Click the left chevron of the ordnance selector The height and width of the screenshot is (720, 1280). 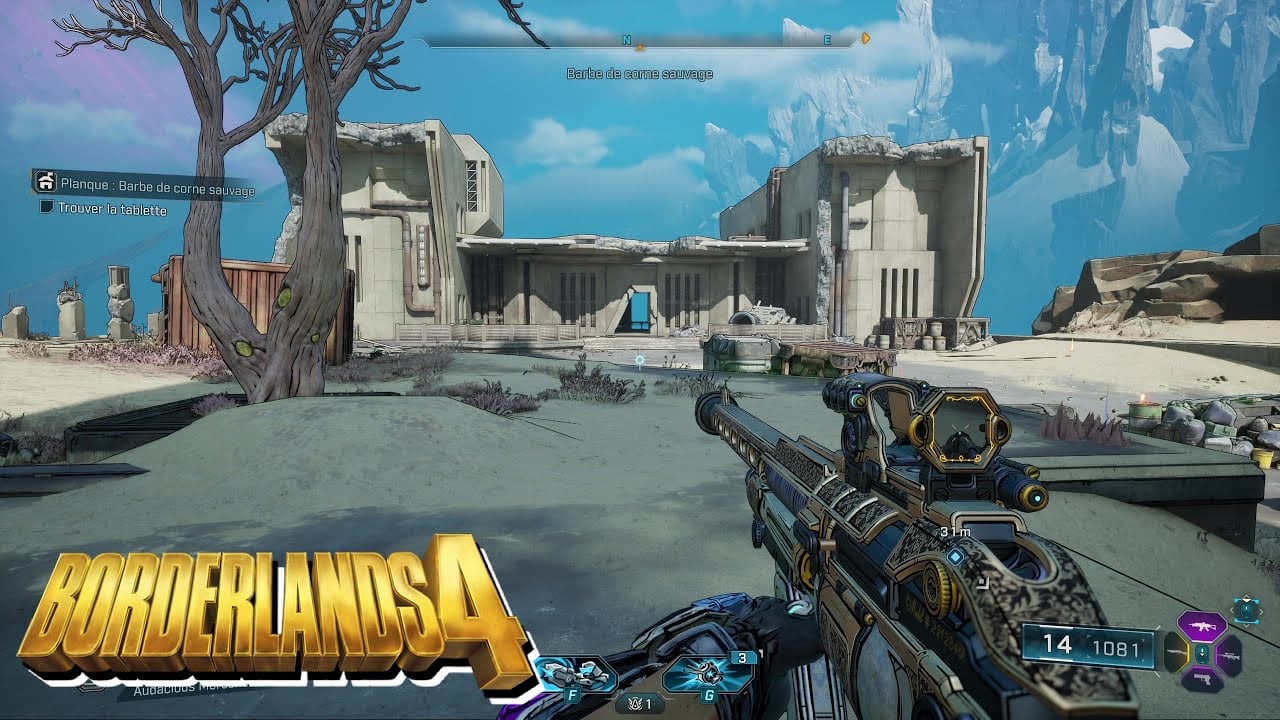[x=1233, y=611]
